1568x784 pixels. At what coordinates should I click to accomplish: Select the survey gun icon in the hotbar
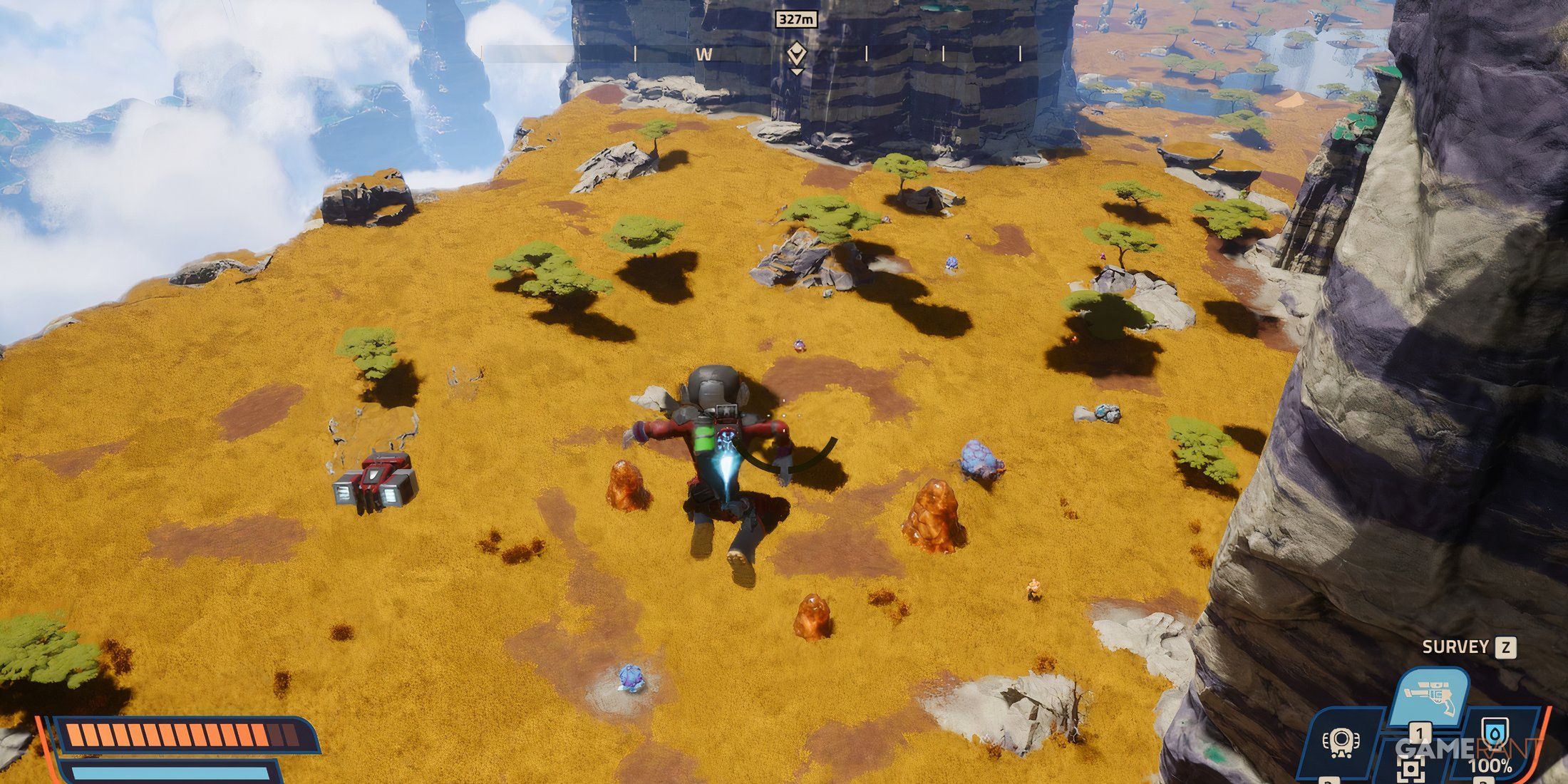tap(1433, 695)
